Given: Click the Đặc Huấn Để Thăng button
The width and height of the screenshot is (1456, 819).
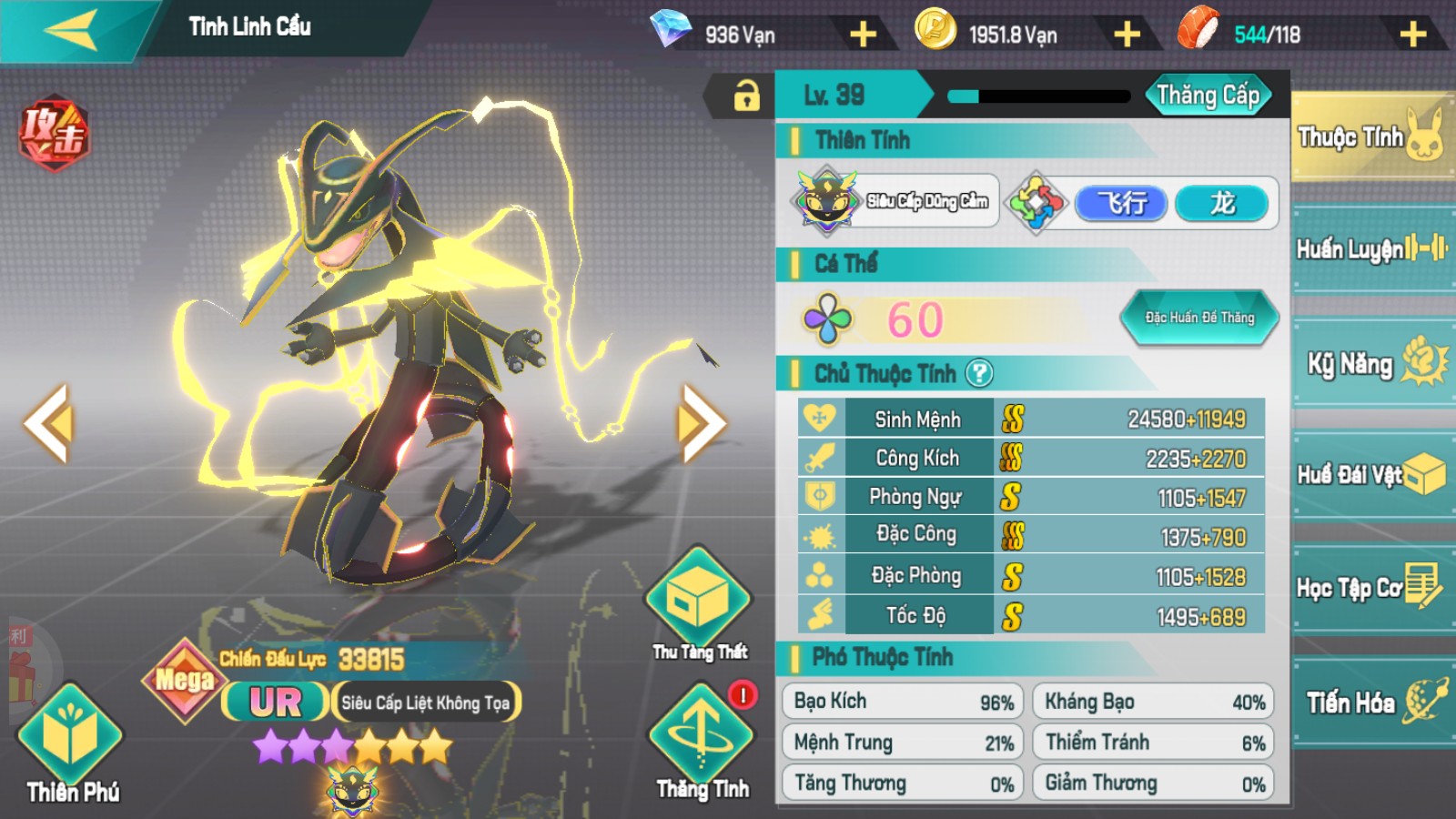Looking at the screenshot, I should (1199, 318).
